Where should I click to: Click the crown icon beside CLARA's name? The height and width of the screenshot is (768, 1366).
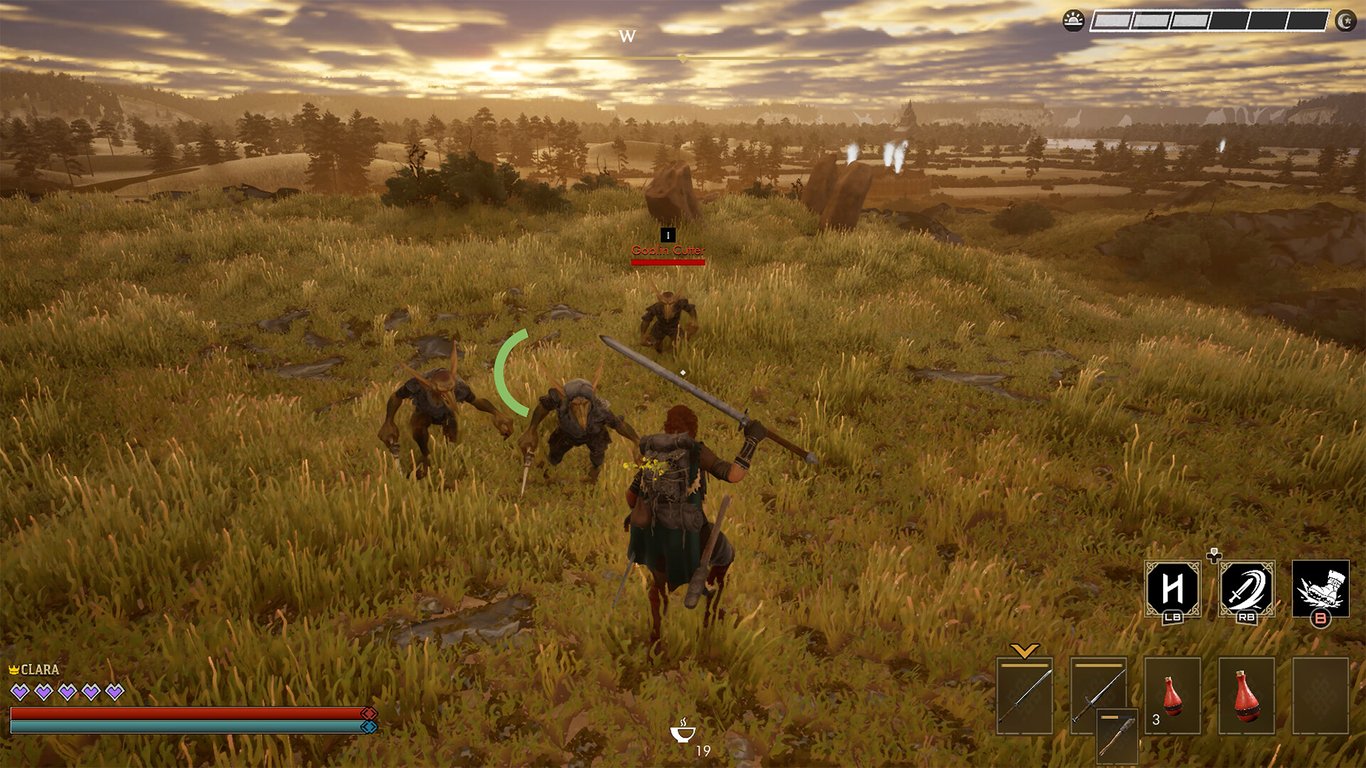coord(13,668)
